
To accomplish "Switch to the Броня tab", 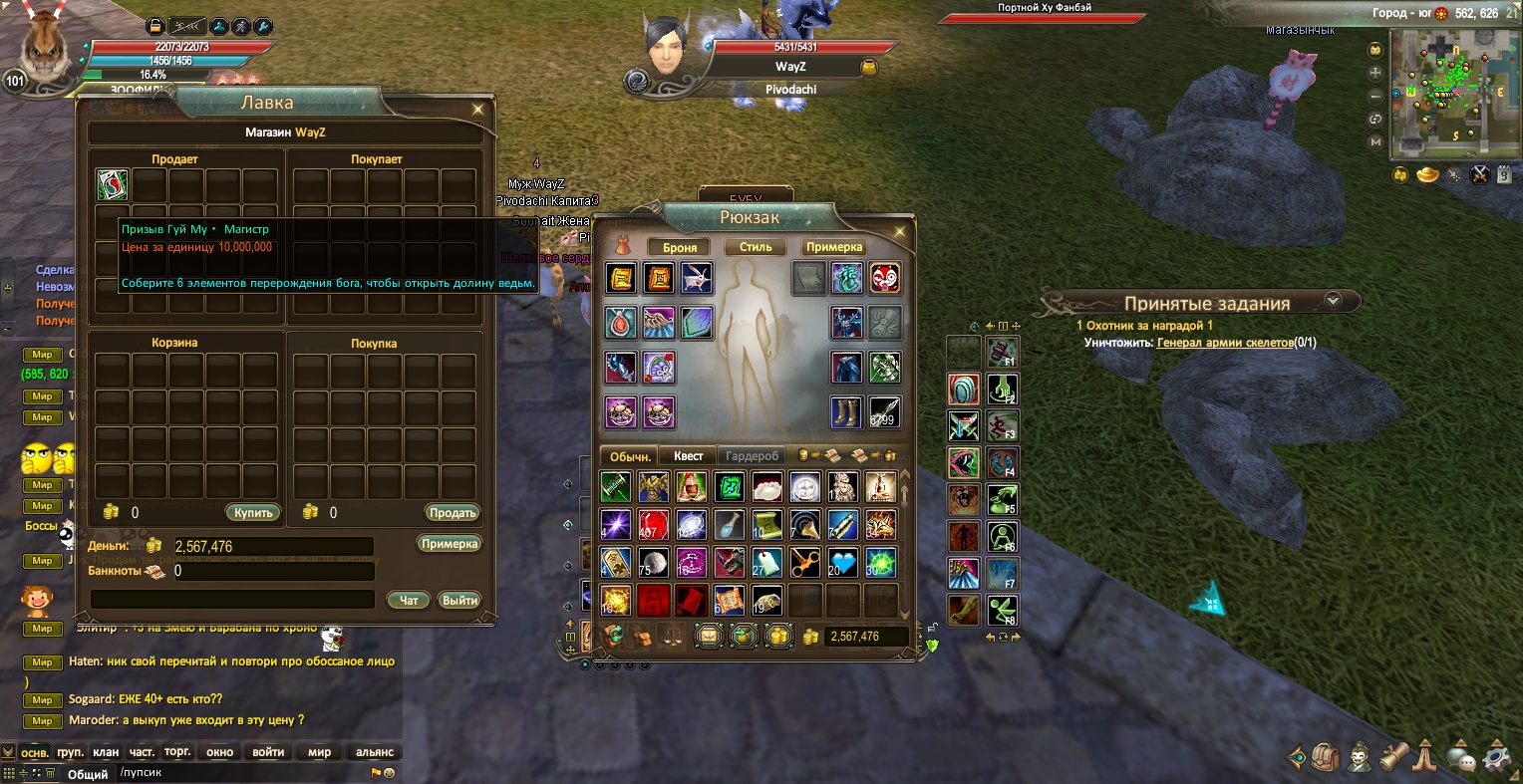I will coord(680,247).
